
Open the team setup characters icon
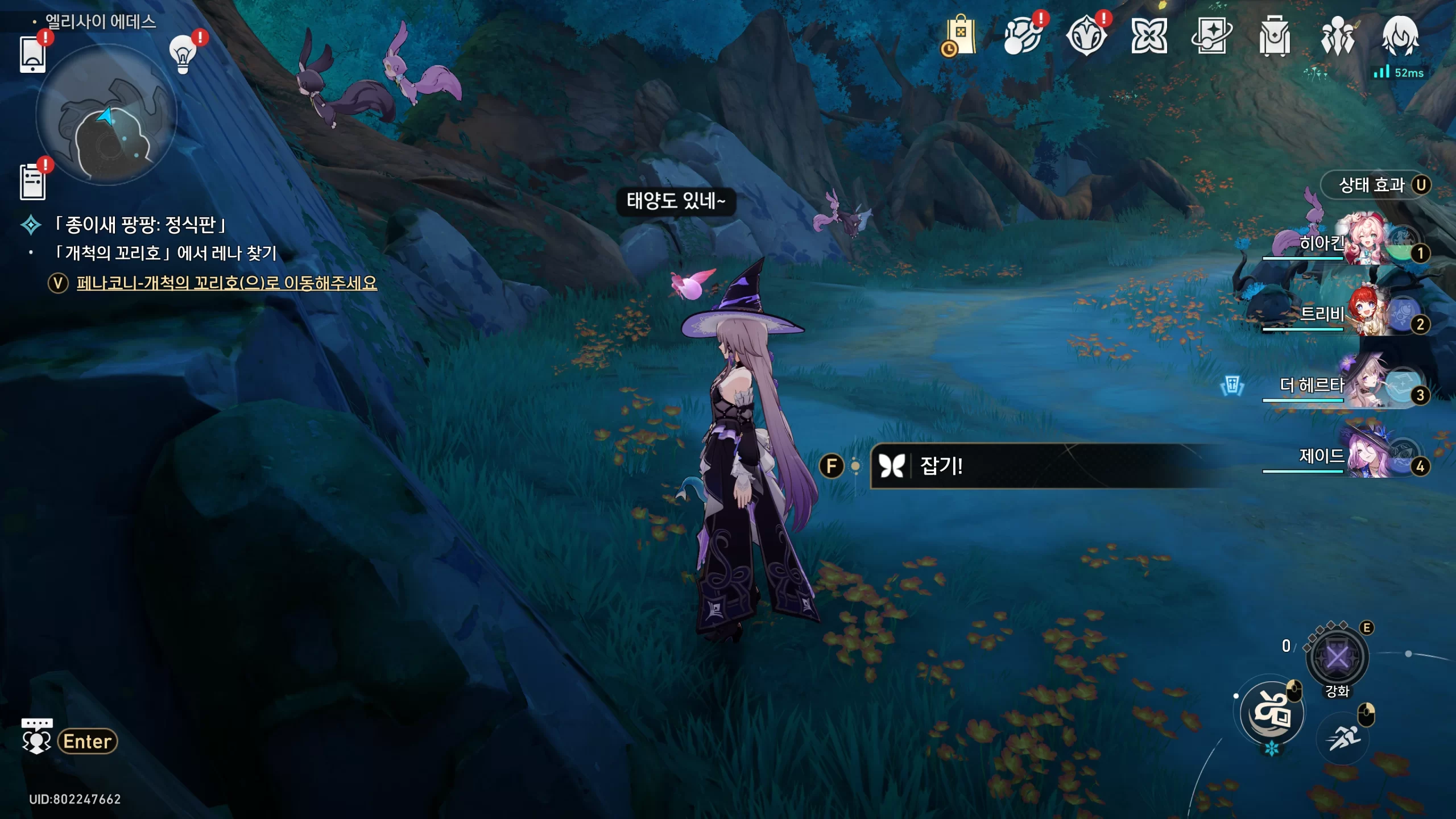[1337, 36]
